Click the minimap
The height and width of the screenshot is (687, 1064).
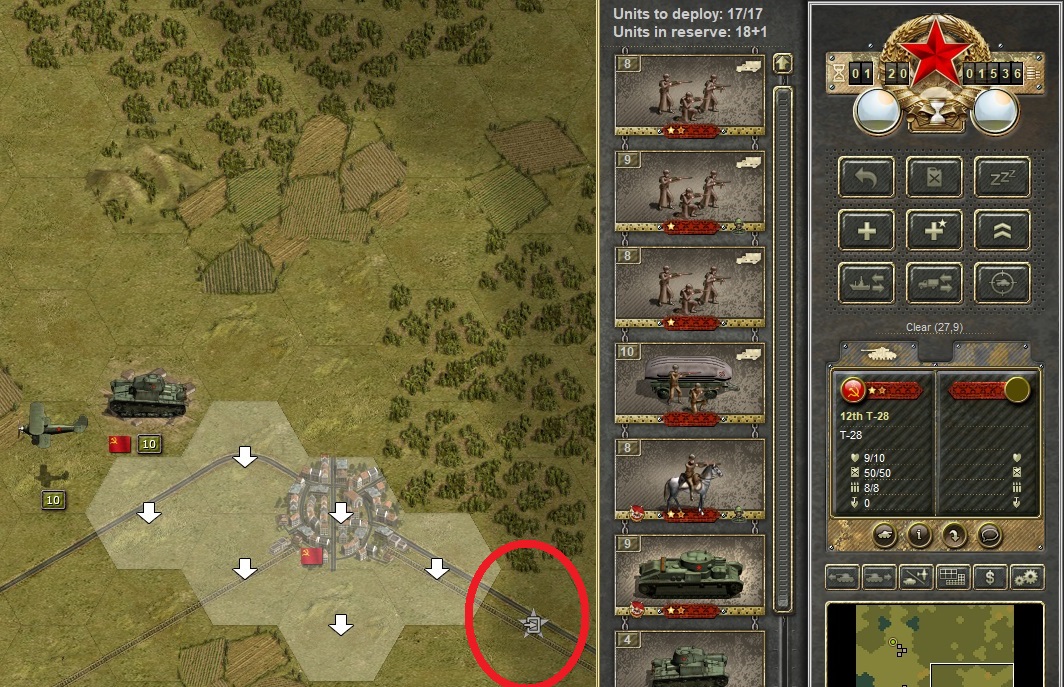[940, 645]
